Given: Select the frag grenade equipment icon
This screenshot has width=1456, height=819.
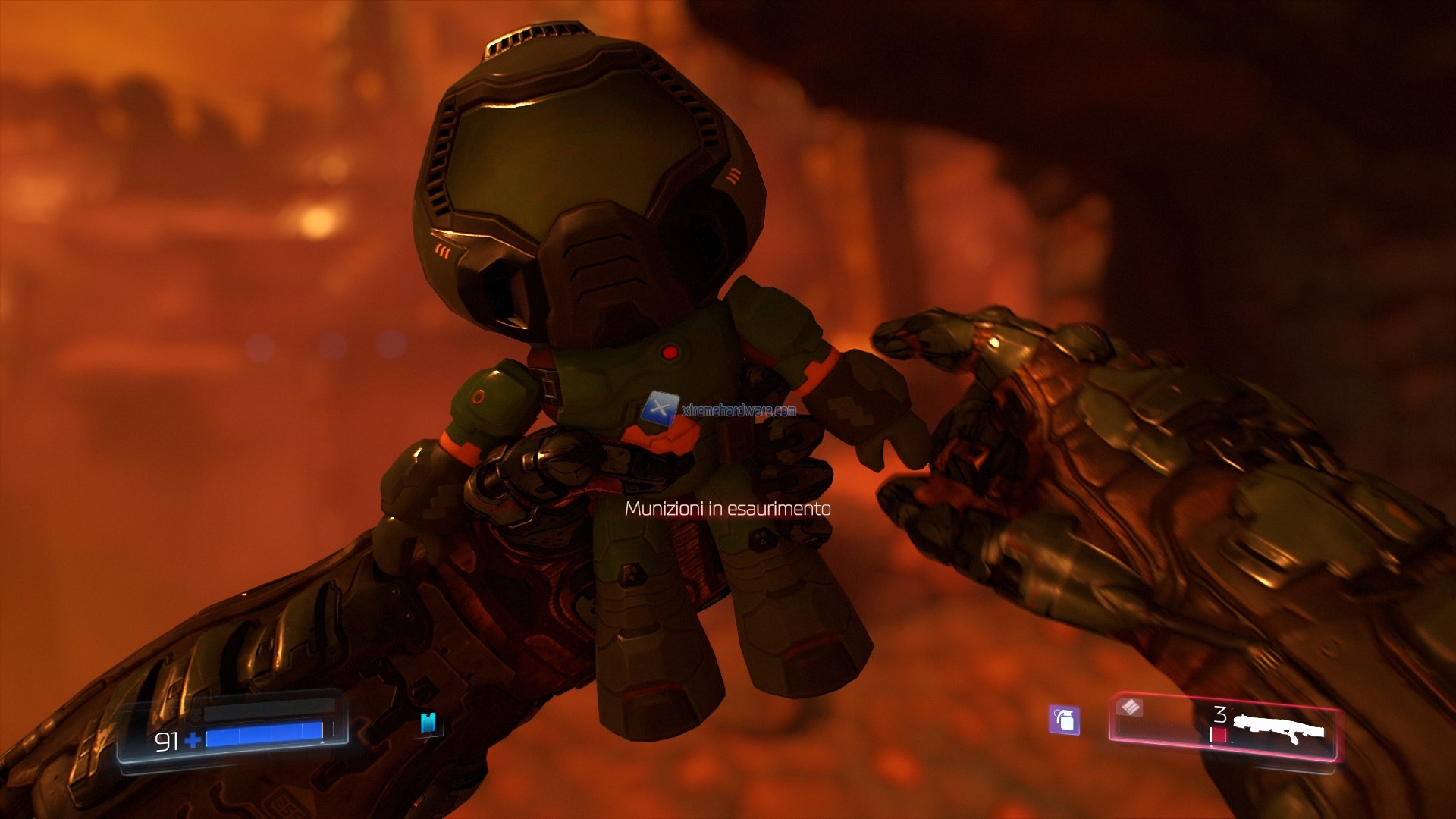Looking at the screenshot, I should pos(1065,721).
